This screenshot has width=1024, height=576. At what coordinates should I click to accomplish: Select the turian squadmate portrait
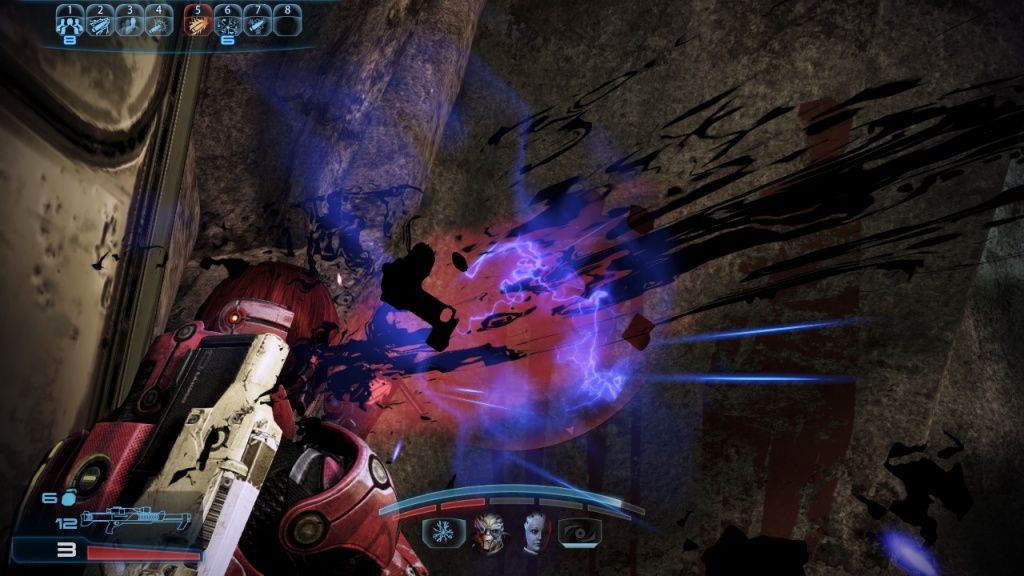click(489, 531)
